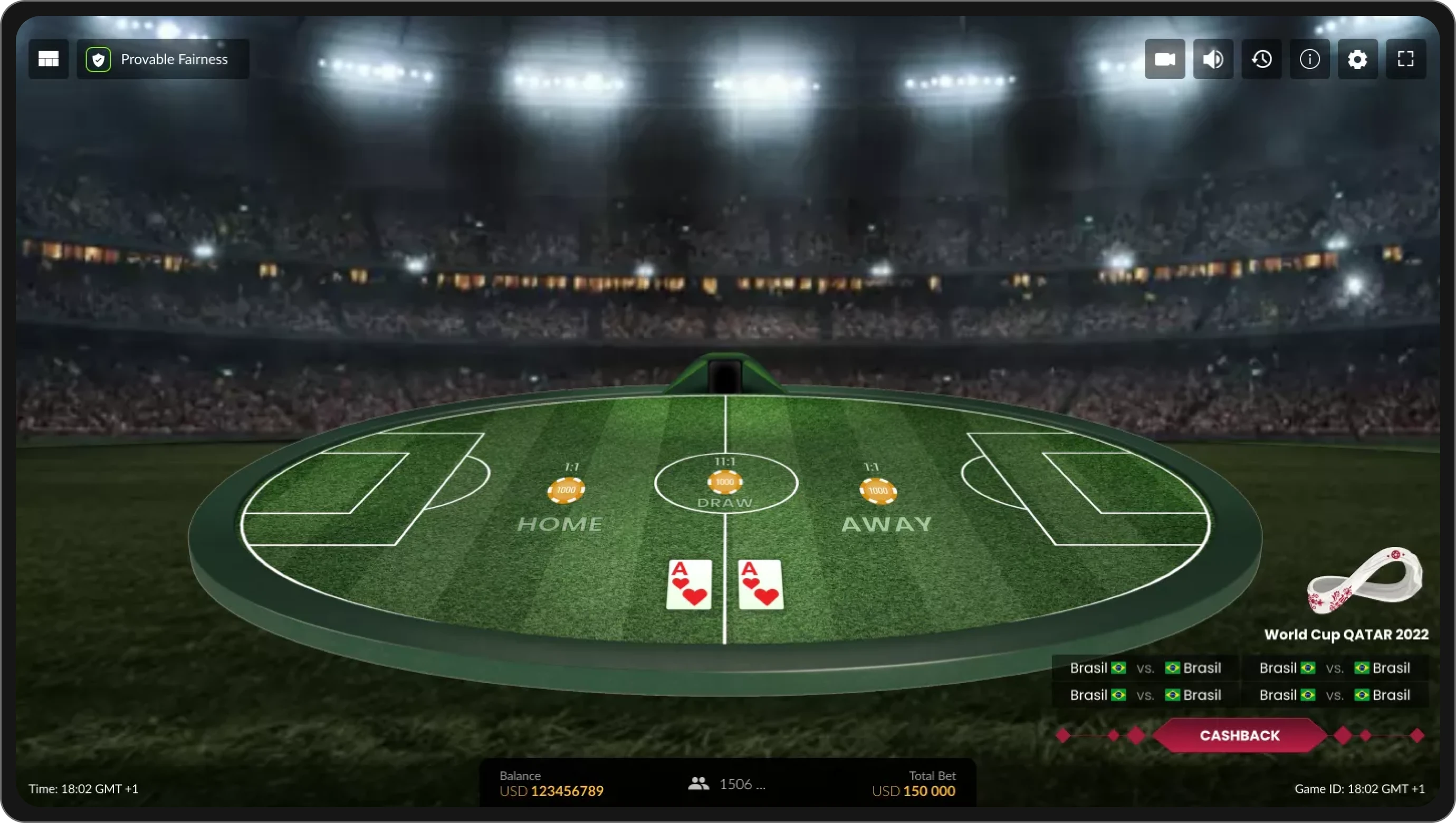The image size is (1456, 823).
Task: Click the Provable Fairness shield icon
Action: coord(98,59)
